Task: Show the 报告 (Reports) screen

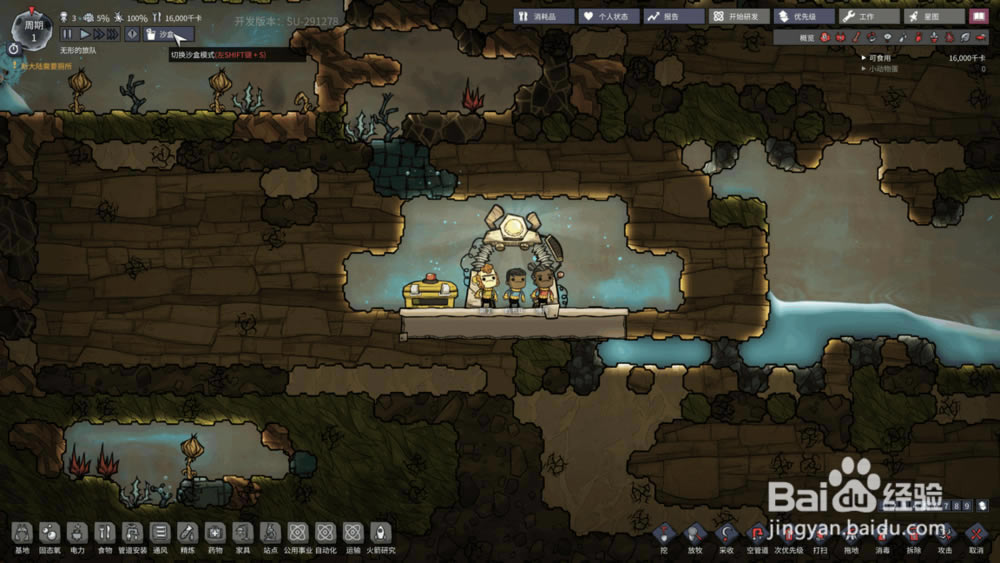Action: 674,17
